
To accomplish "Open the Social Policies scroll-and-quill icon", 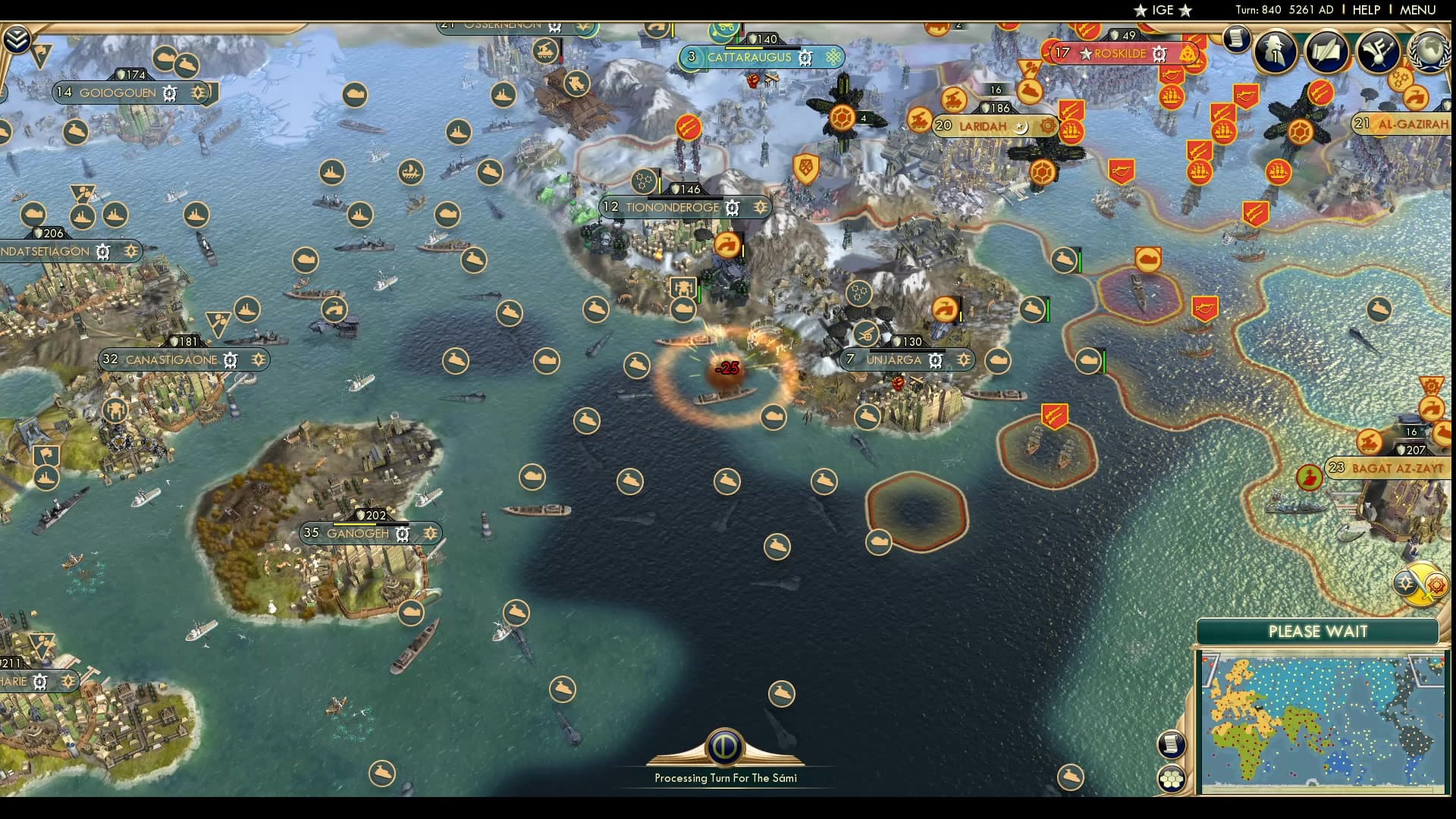I will pyautogui.click(x=1327, y=49).
